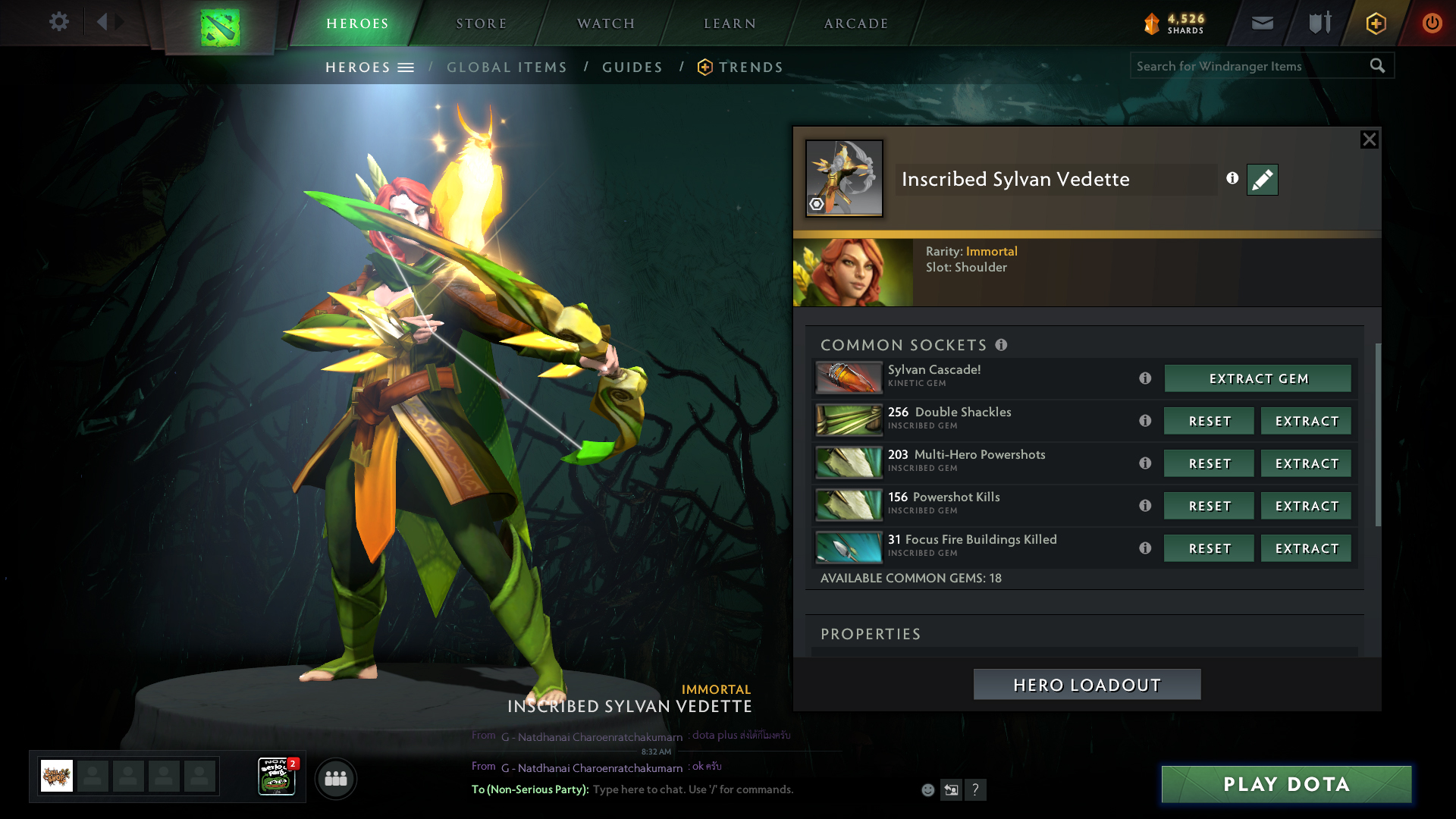Start matchmaking with Play Dota

1286,784
